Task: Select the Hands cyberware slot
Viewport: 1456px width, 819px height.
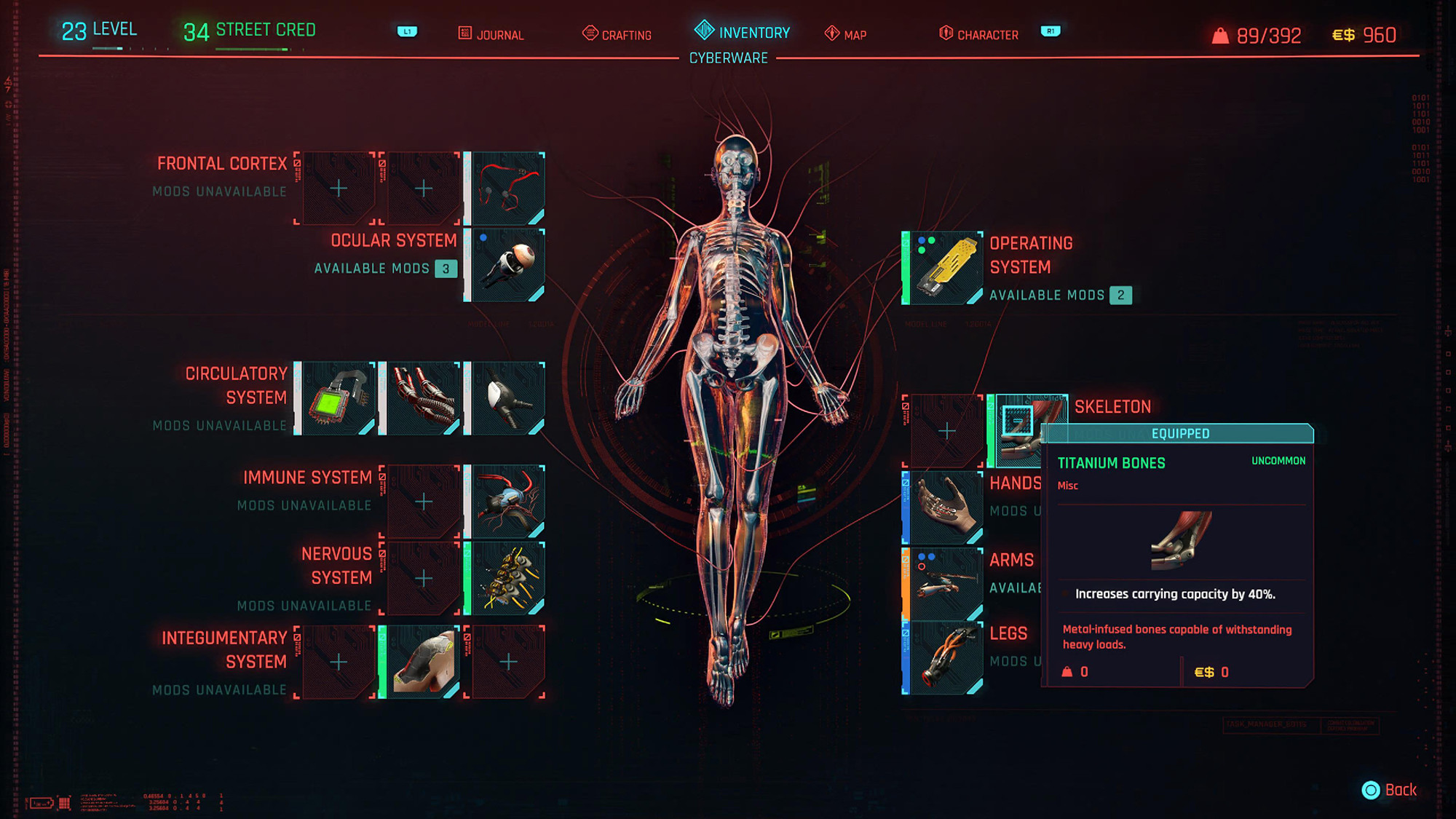Action: [x=946, y=507]
